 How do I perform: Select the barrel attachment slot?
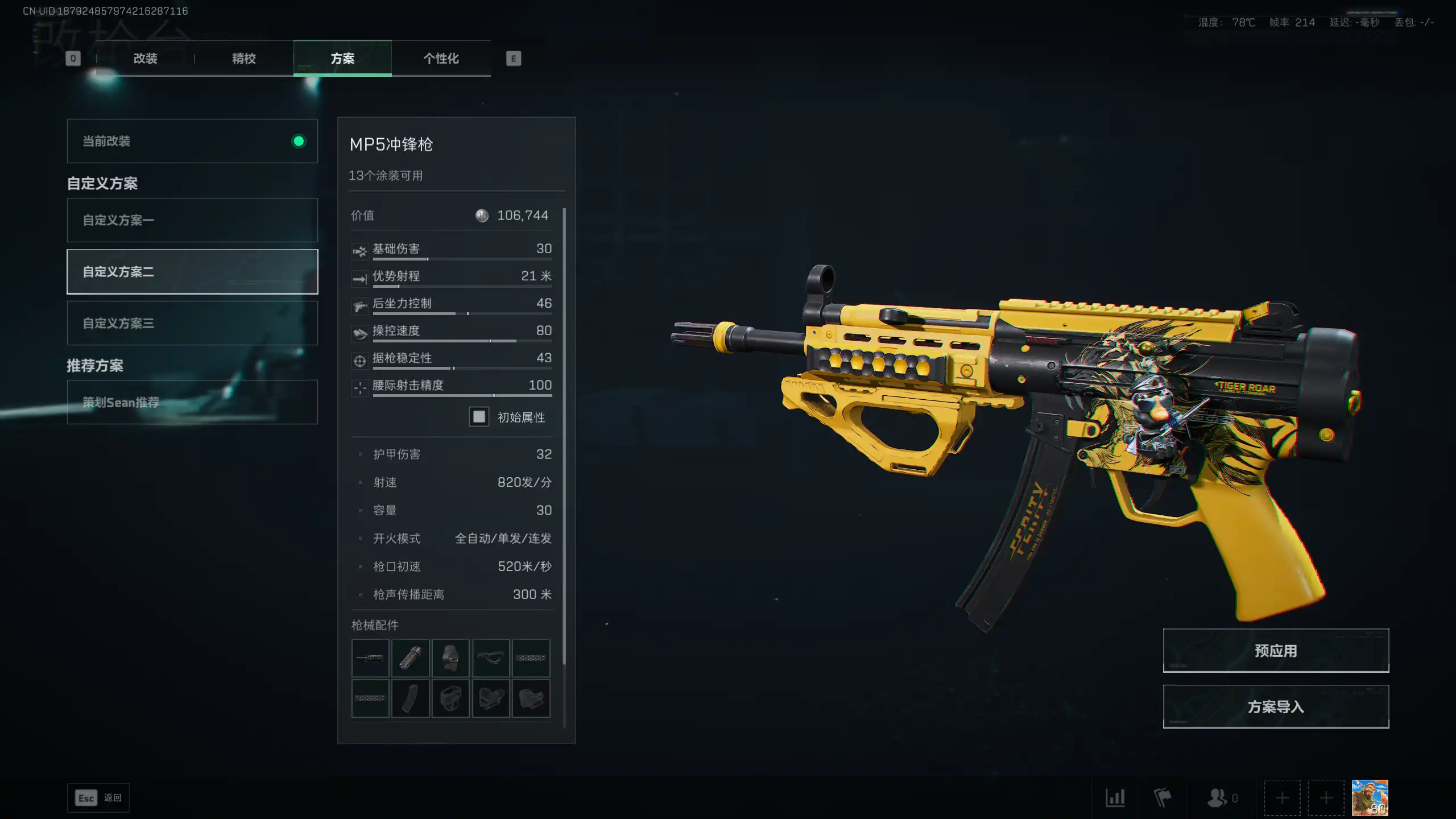pos(370,658)
